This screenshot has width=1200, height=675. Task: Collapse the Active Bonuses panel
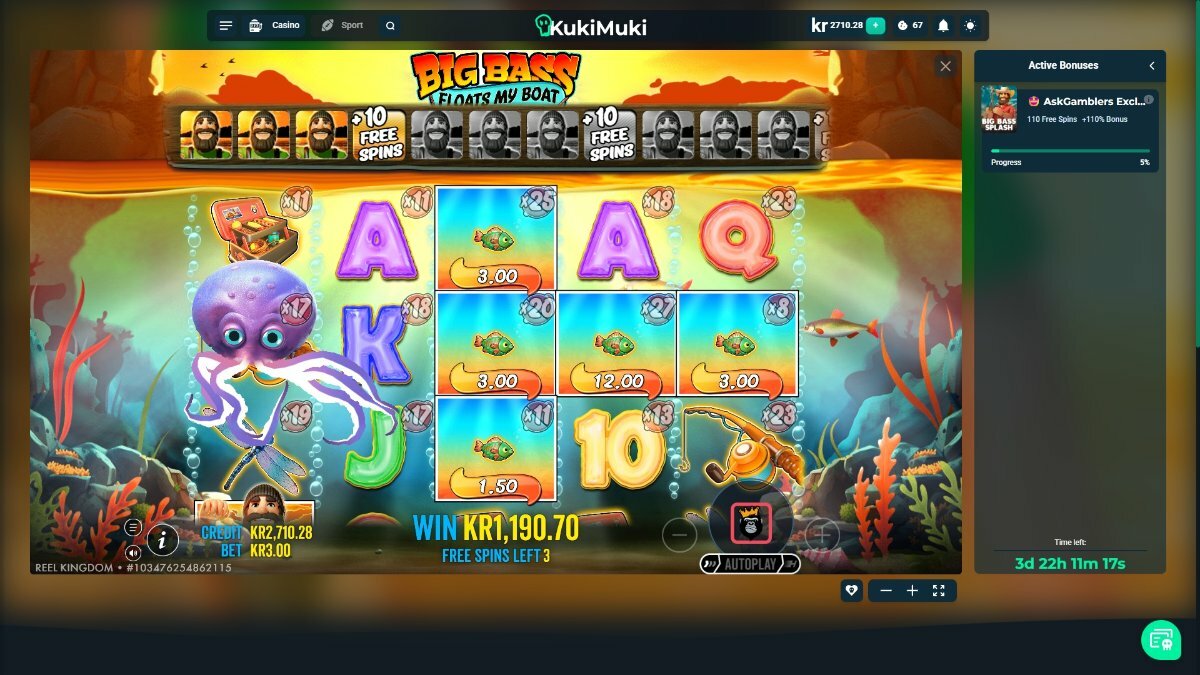pos(1152,66)
